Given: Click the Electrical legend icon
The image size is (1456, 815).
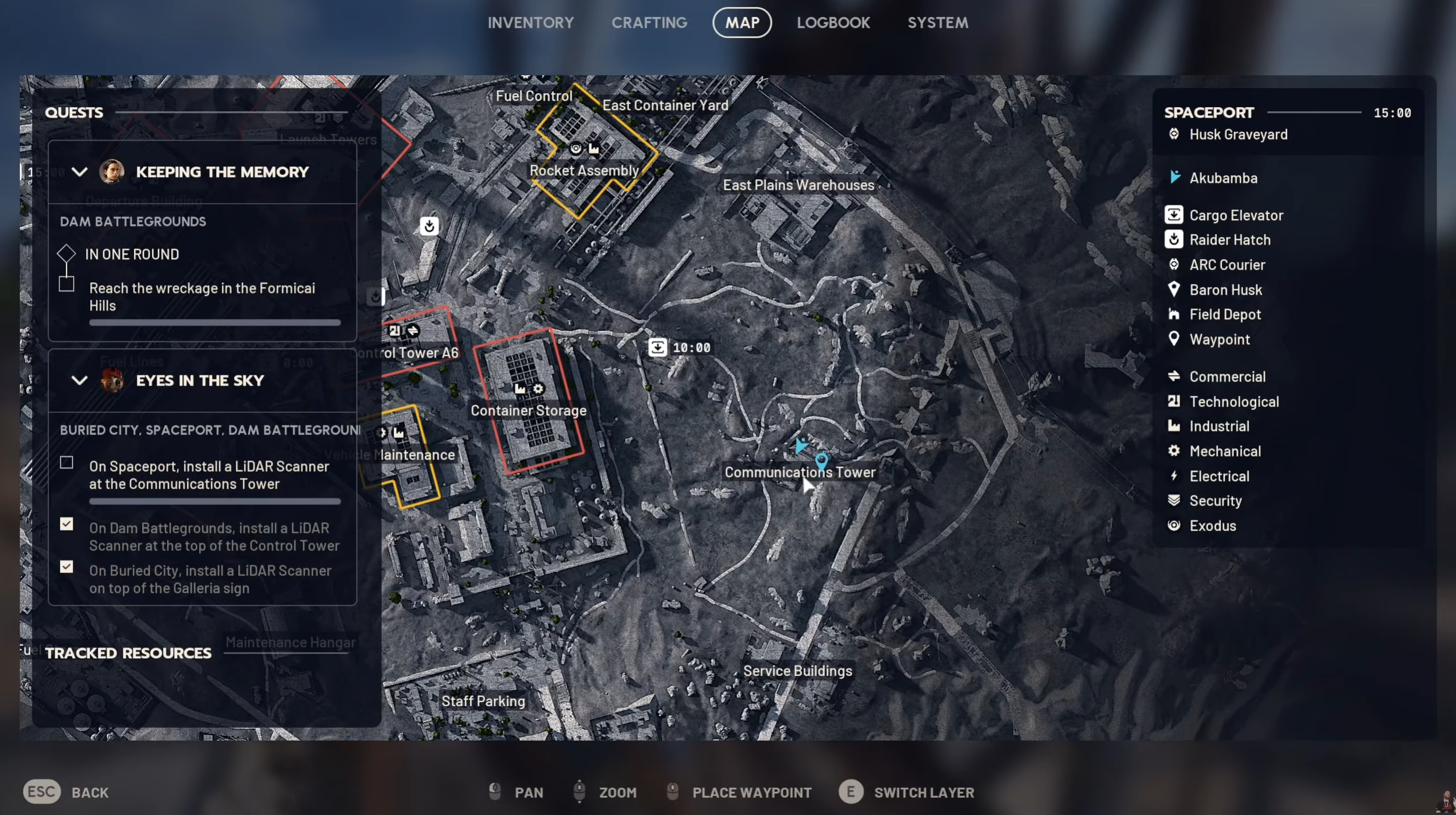Looking at the screenshot, I should [x=1174, y=476].
